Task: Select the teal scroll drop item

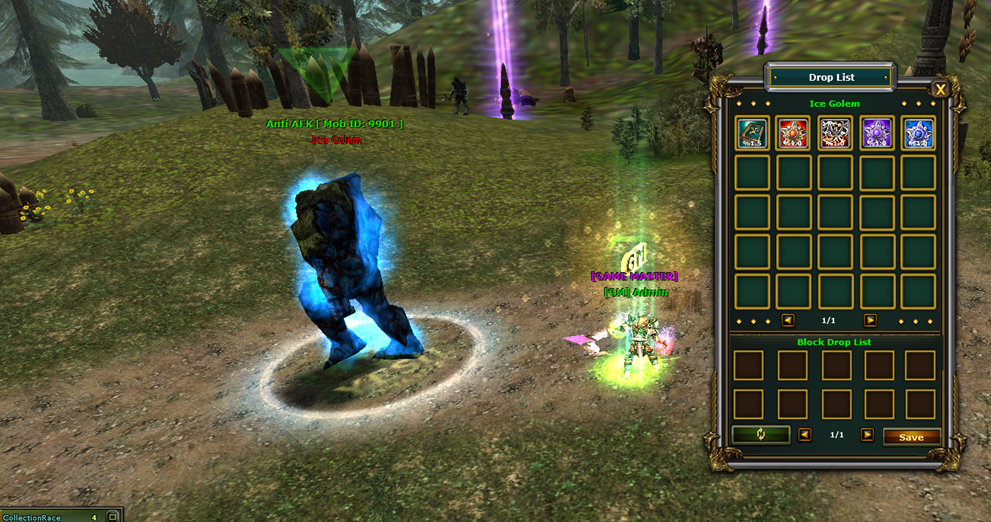Action: tap(752, 133)
